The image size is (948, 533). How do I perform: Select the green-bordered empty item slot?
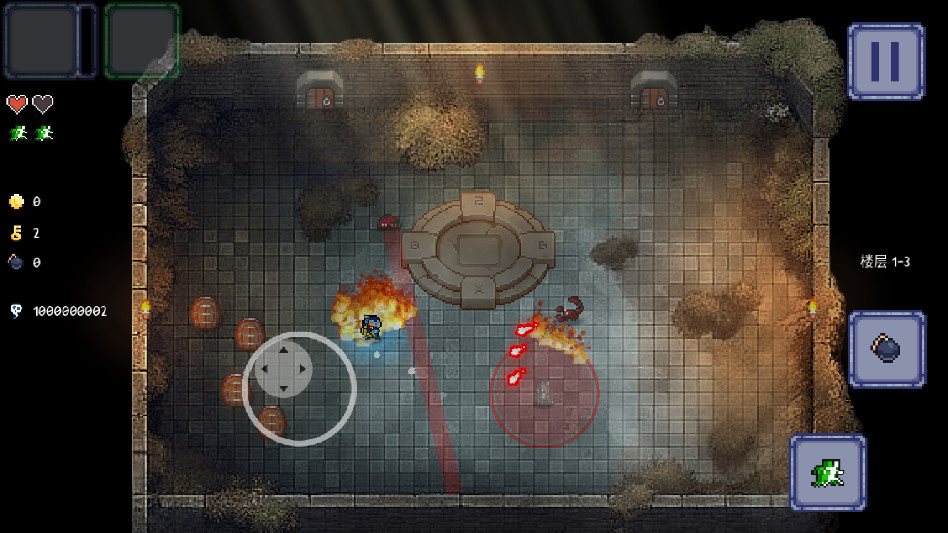tap(141, 40)
